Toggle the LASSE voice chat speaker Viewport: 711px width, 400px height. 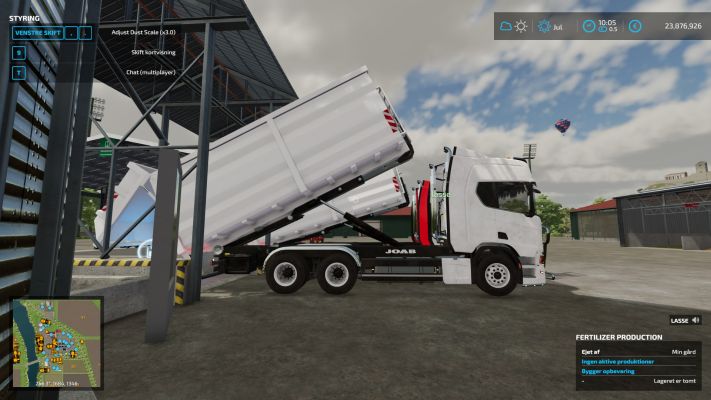coord(695,321)
